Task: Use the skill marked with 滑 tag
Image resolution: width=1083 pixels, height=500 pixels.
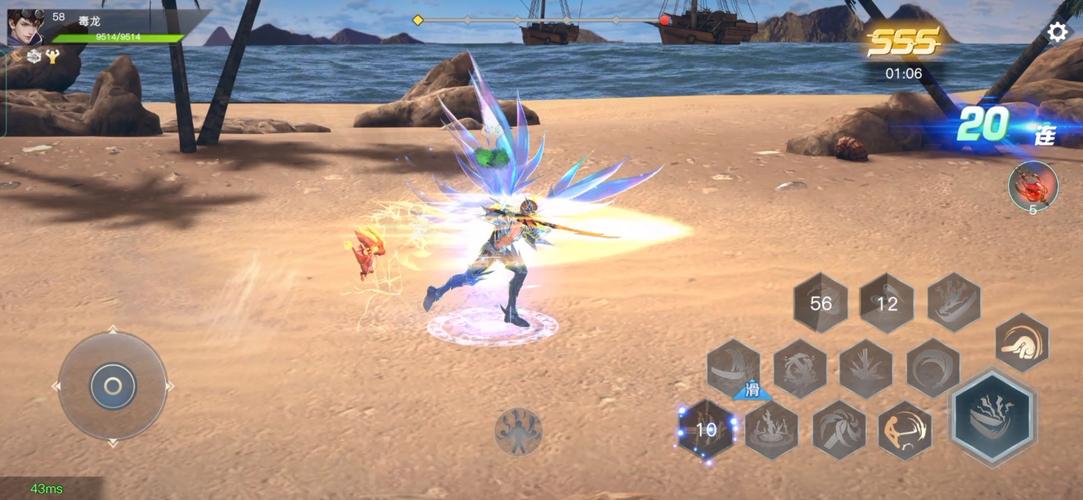Action: pyautogui.click(x=733, y=367)
